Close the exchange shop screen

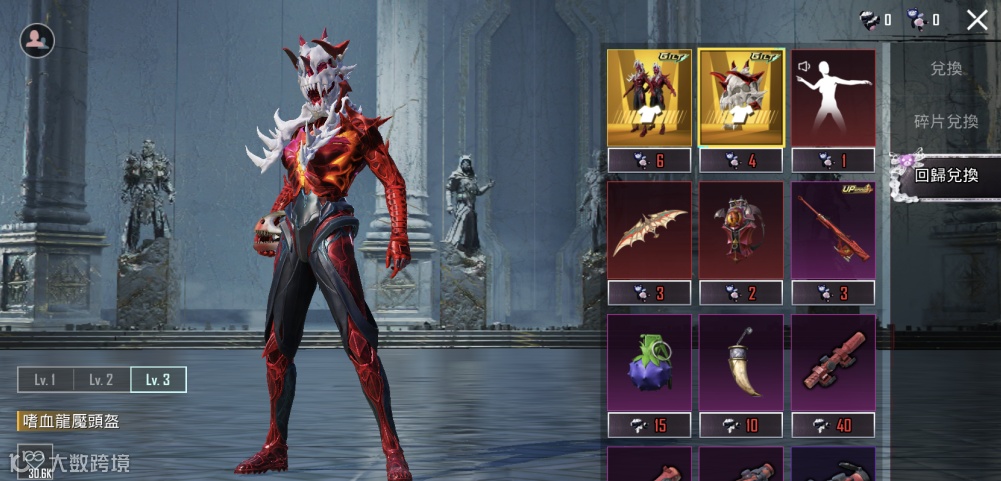coord(977,19)
